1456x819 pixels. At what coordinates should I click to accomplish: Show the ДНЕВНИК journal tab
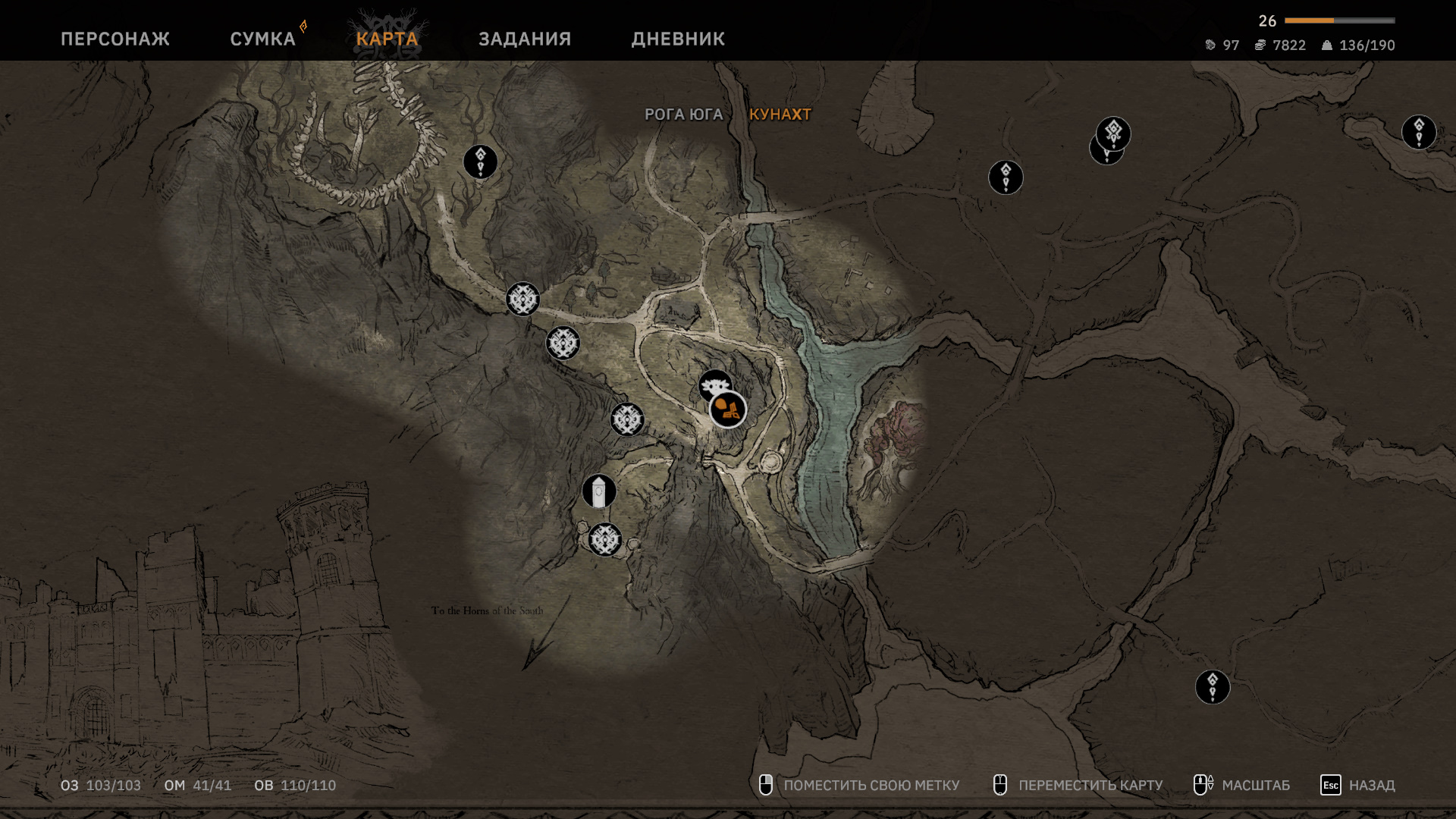coord(678,39)
